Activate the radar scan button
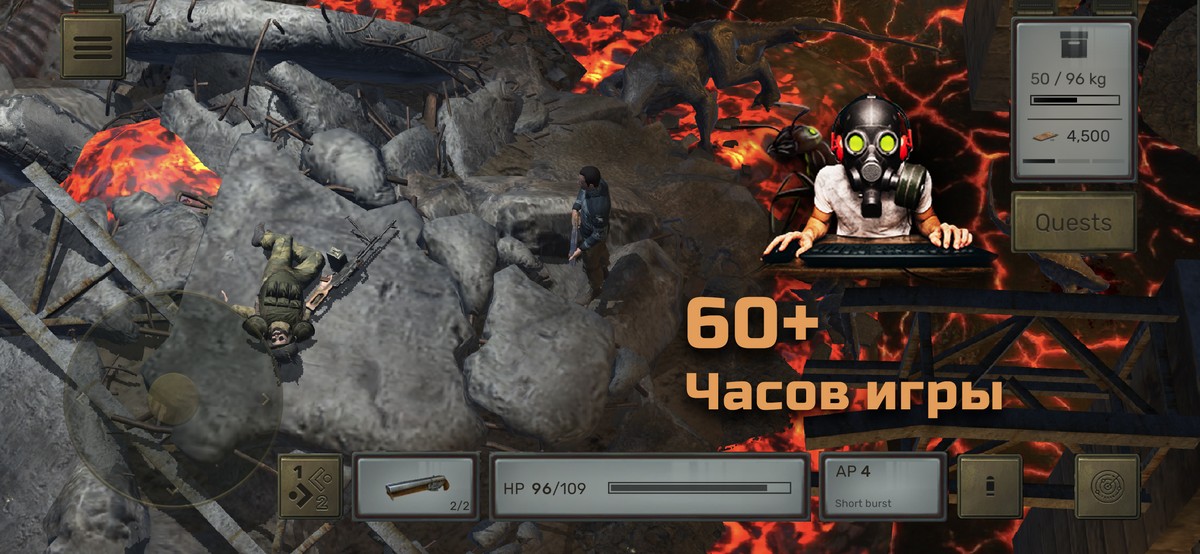 tap(1107, 487)
